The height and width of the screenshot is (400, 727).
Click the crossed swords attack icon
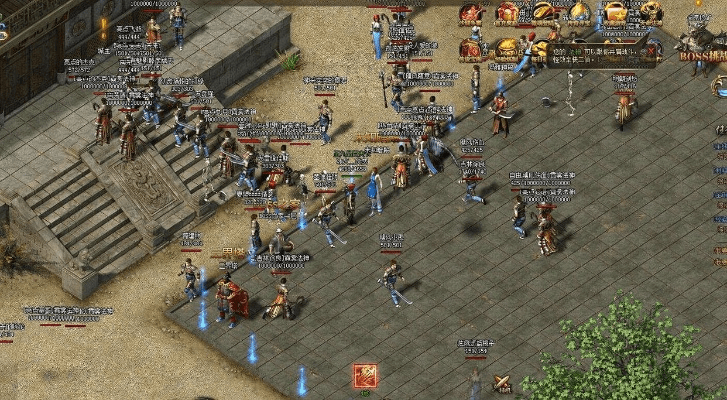click(x=503, y=383)
